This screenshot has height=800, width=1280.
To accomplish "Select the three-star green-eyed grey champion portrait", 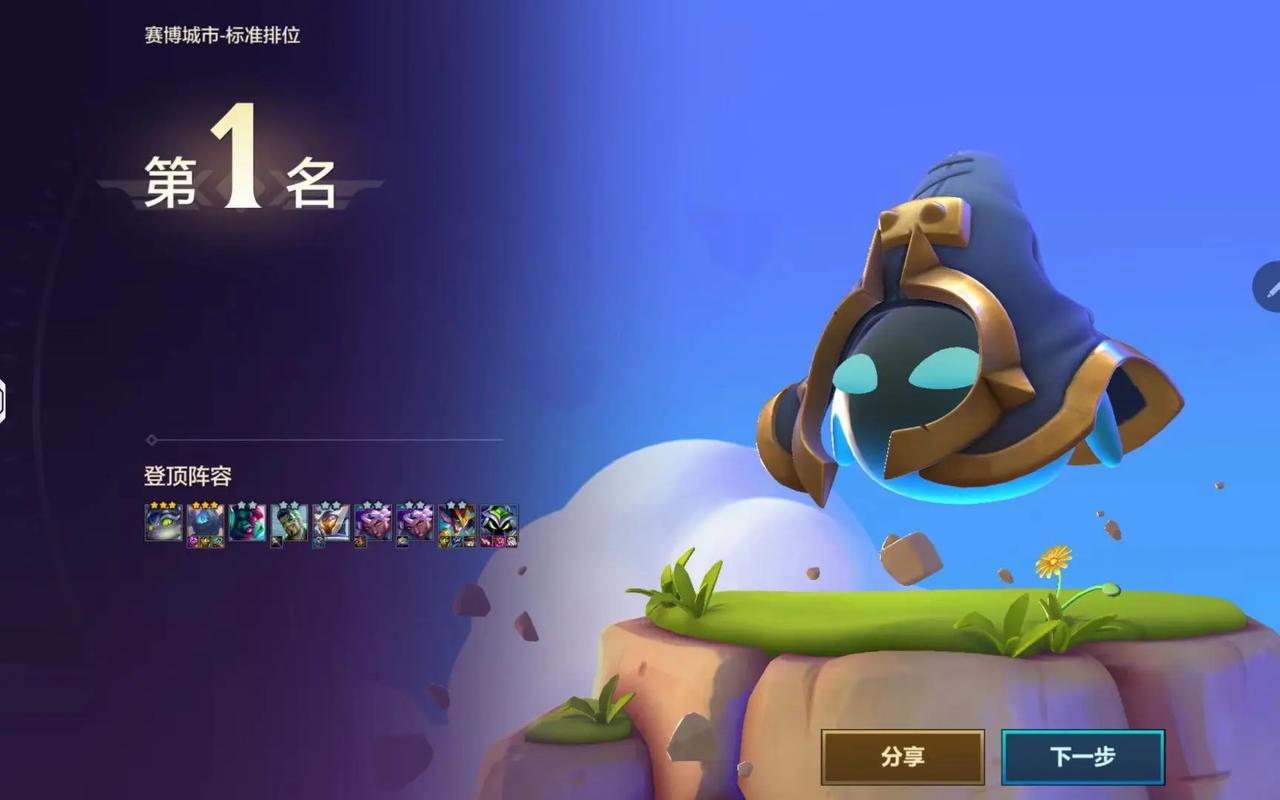I will 163,523.
